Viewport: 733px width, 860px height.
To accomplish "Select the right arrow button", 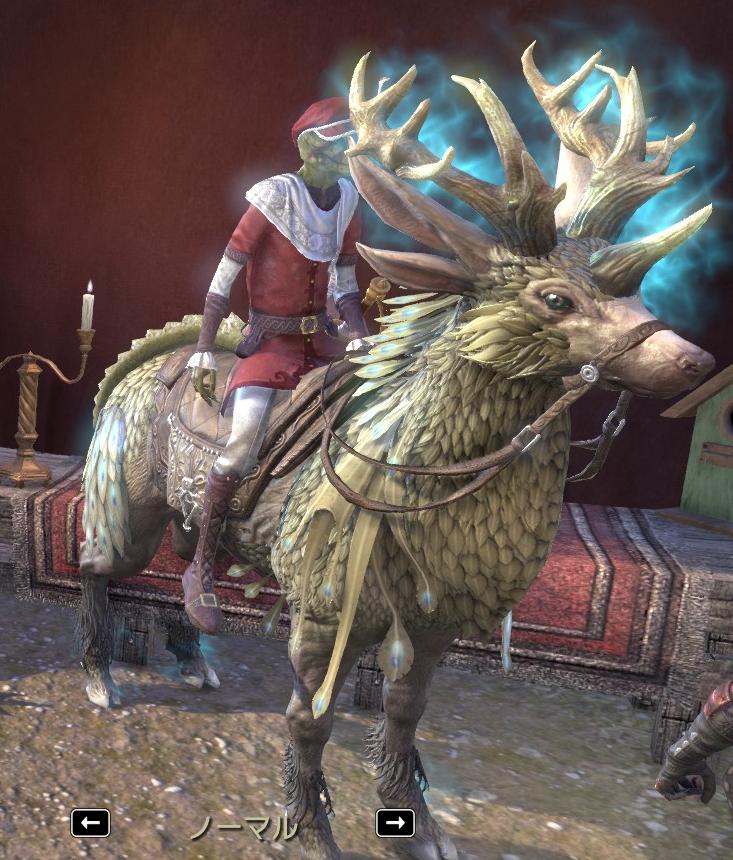I will pyautogui.click(x=395, y=822).
